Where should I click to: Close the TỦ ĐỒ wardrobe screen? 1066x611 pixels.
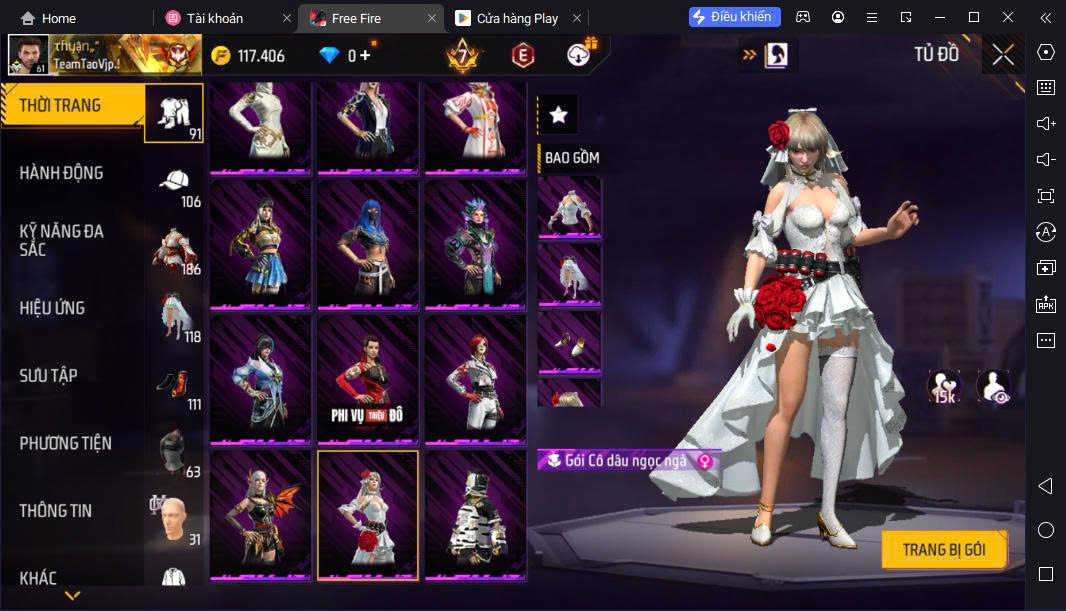[x=1003, y=55]
